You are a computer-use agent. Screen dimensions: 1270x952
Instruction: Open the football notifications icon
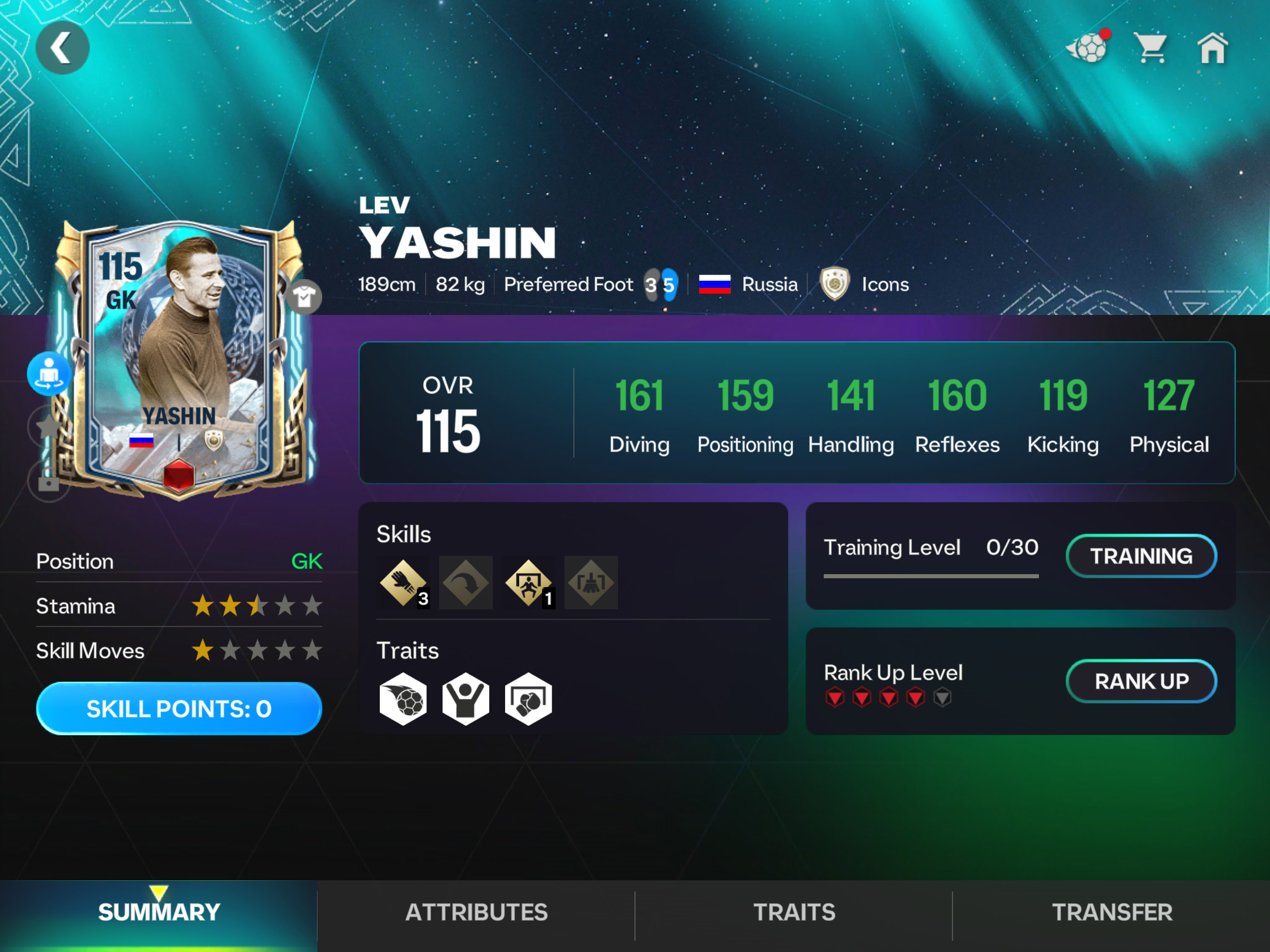pyautogui.click(x=1088, y=48)
